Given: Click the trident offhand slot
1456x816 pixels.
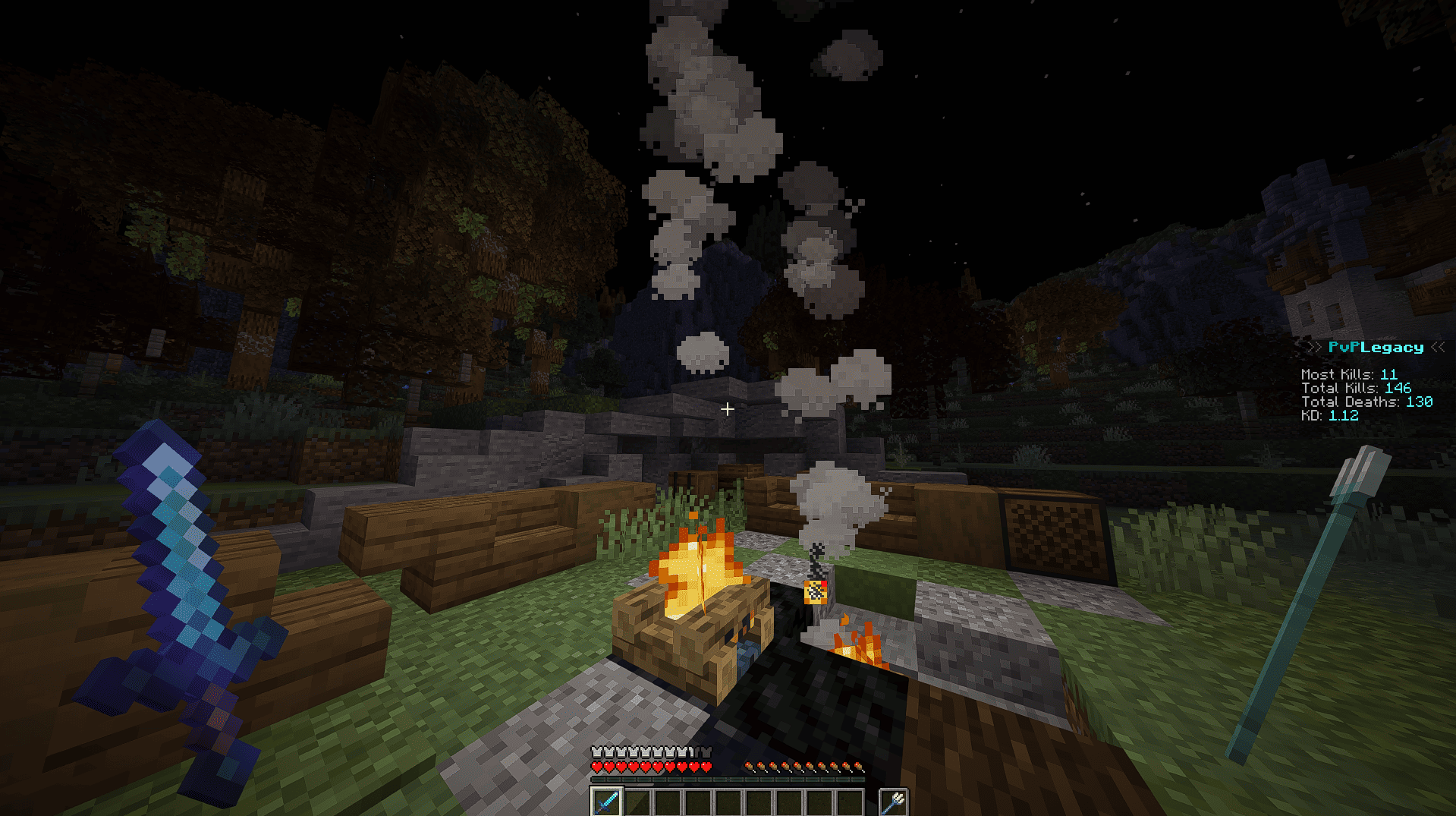Looking at the screenshot, I should pyautogui.click(x=894, y=802).
